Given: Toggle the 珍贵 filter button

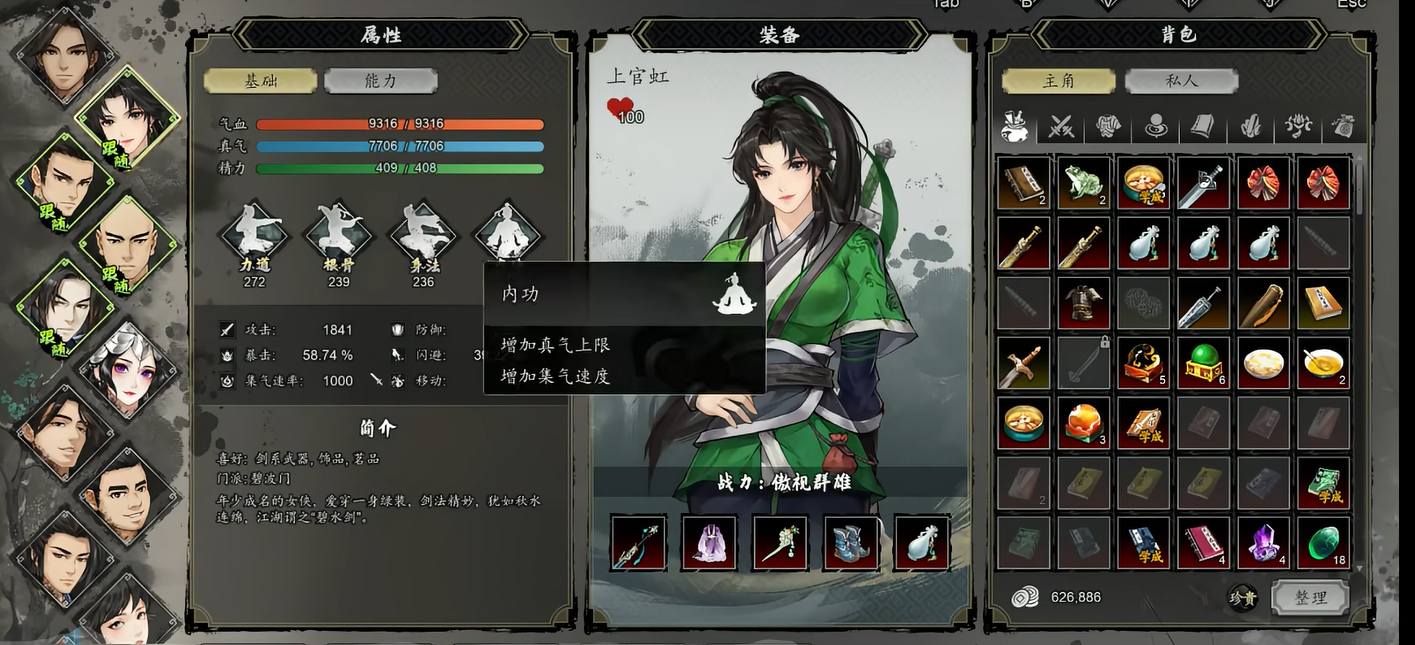Looking at the screenshot, I should (x=1243, y=597).
